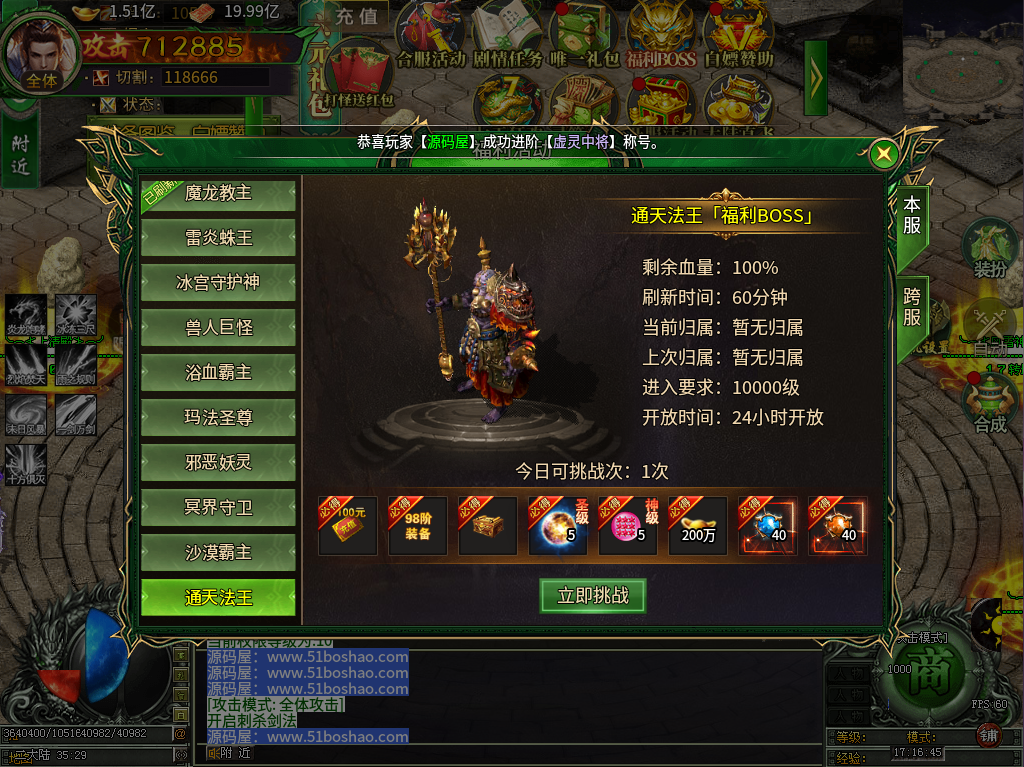Select boss 雷炎蛛王 from list
Screen dimensions: 1024x767
(218, 238)
